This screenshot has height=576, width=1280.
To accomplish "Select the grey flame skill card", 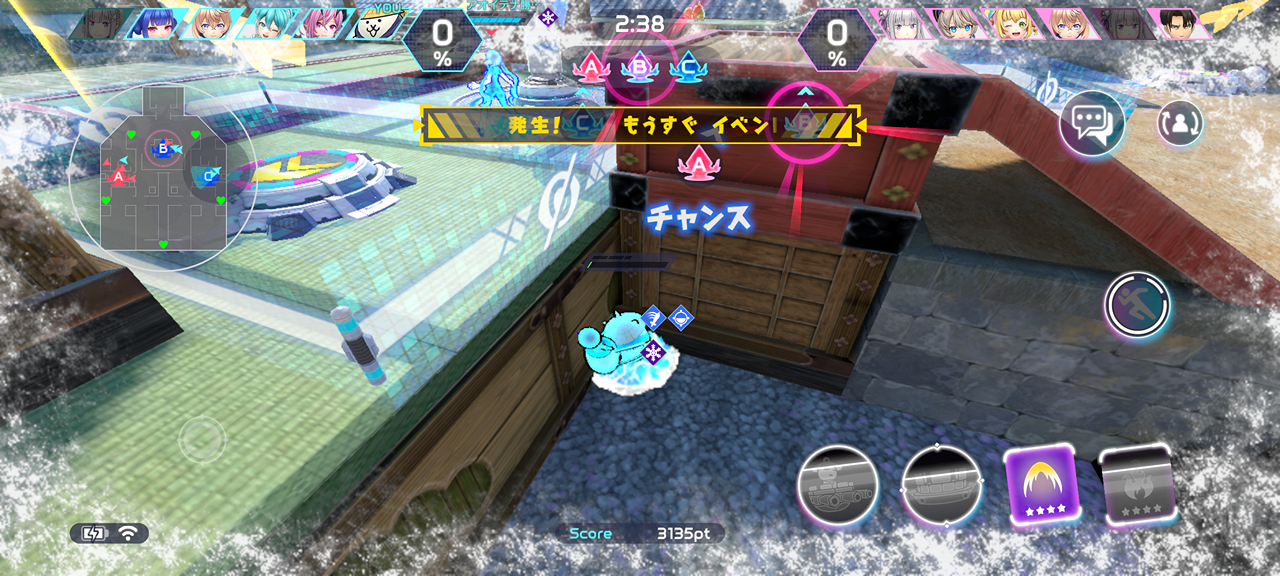I will 1137,485.
